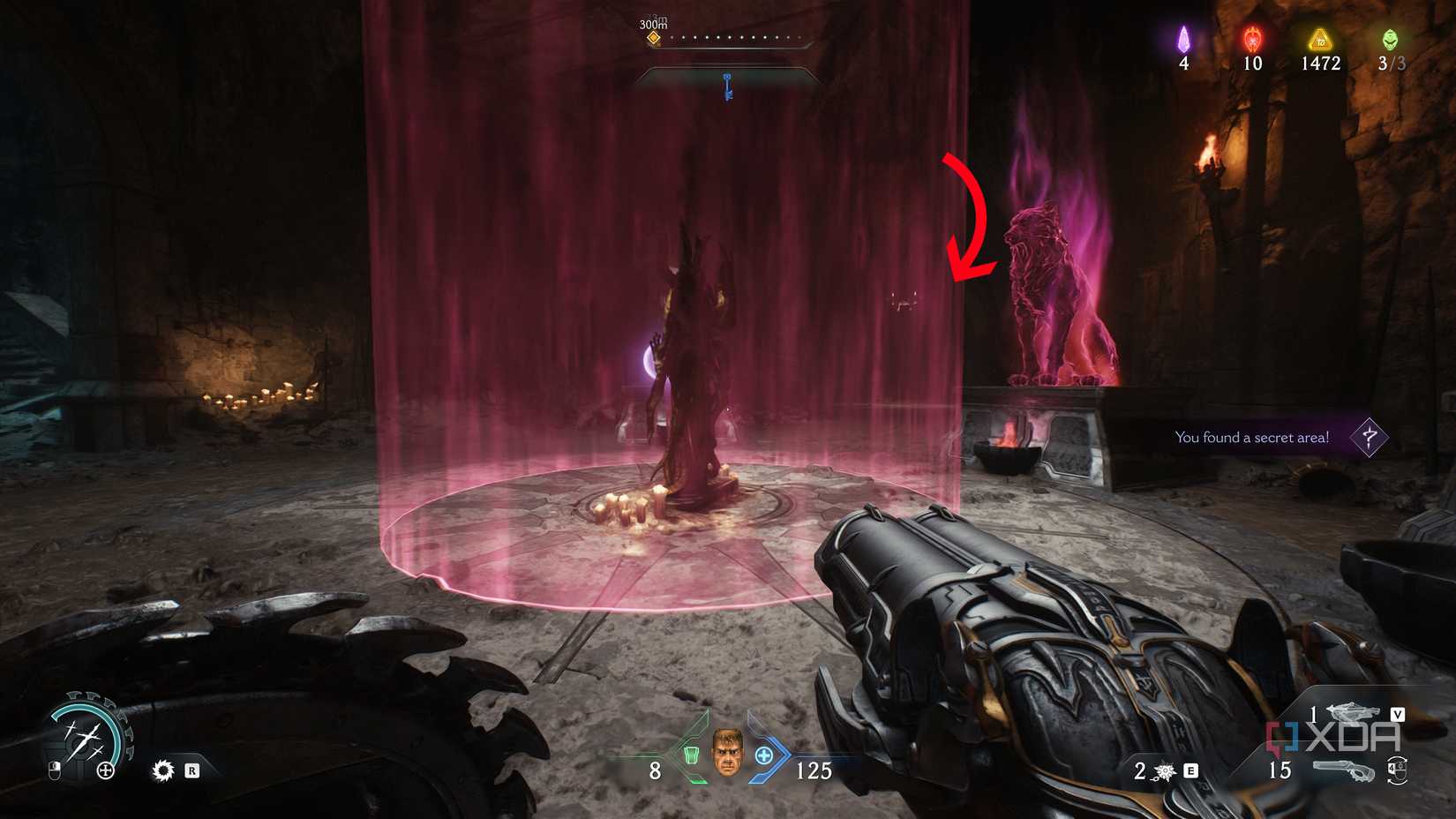Image resolution: width=1456 pixels, height=819 pixels.
Task: Open the grenade swap icon with 4 badge
Action: [x=1397, y=772]
